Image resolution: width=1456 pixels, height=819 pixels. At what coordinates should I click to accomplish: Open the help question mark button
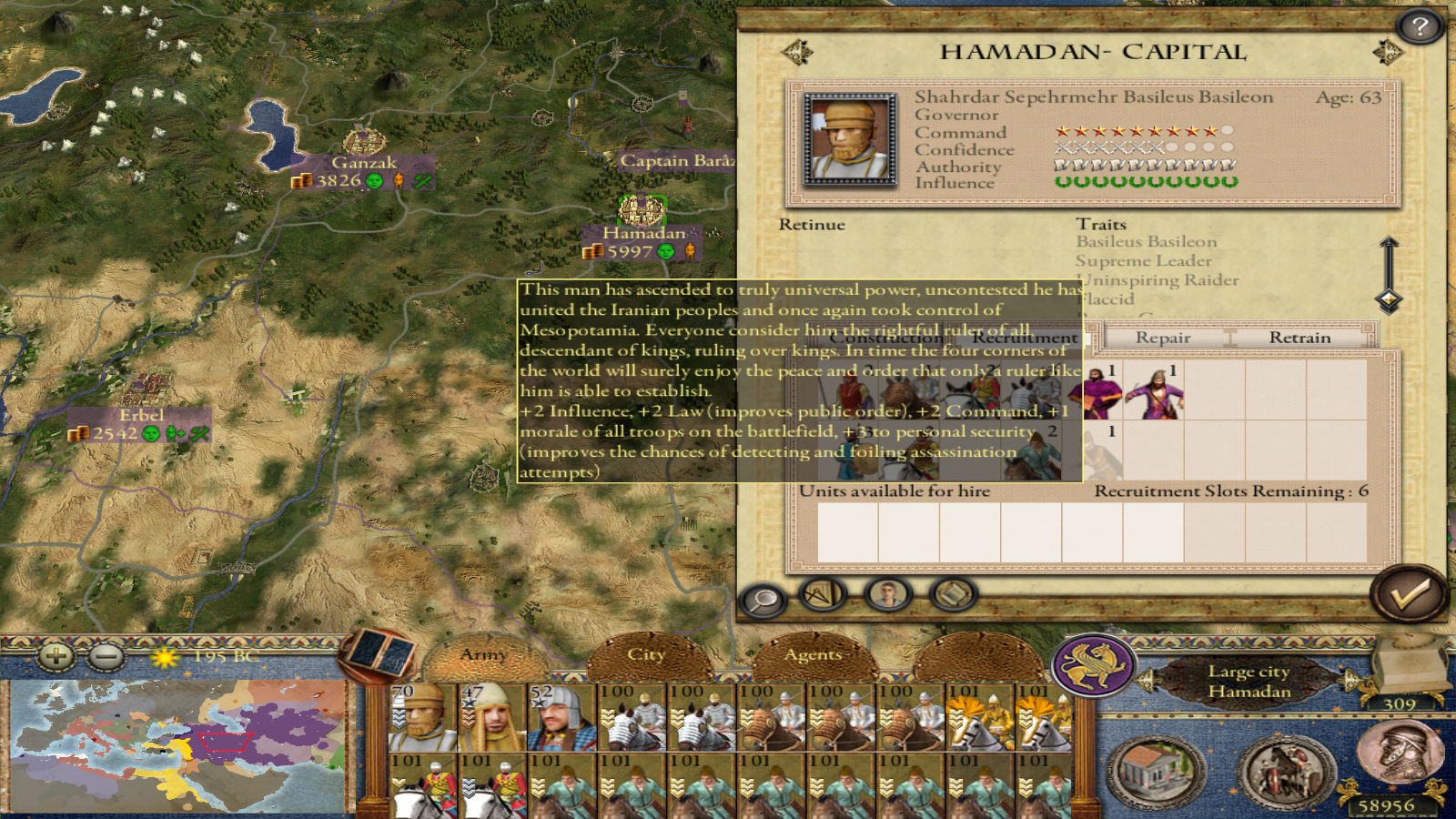(x=1420, y=27)
